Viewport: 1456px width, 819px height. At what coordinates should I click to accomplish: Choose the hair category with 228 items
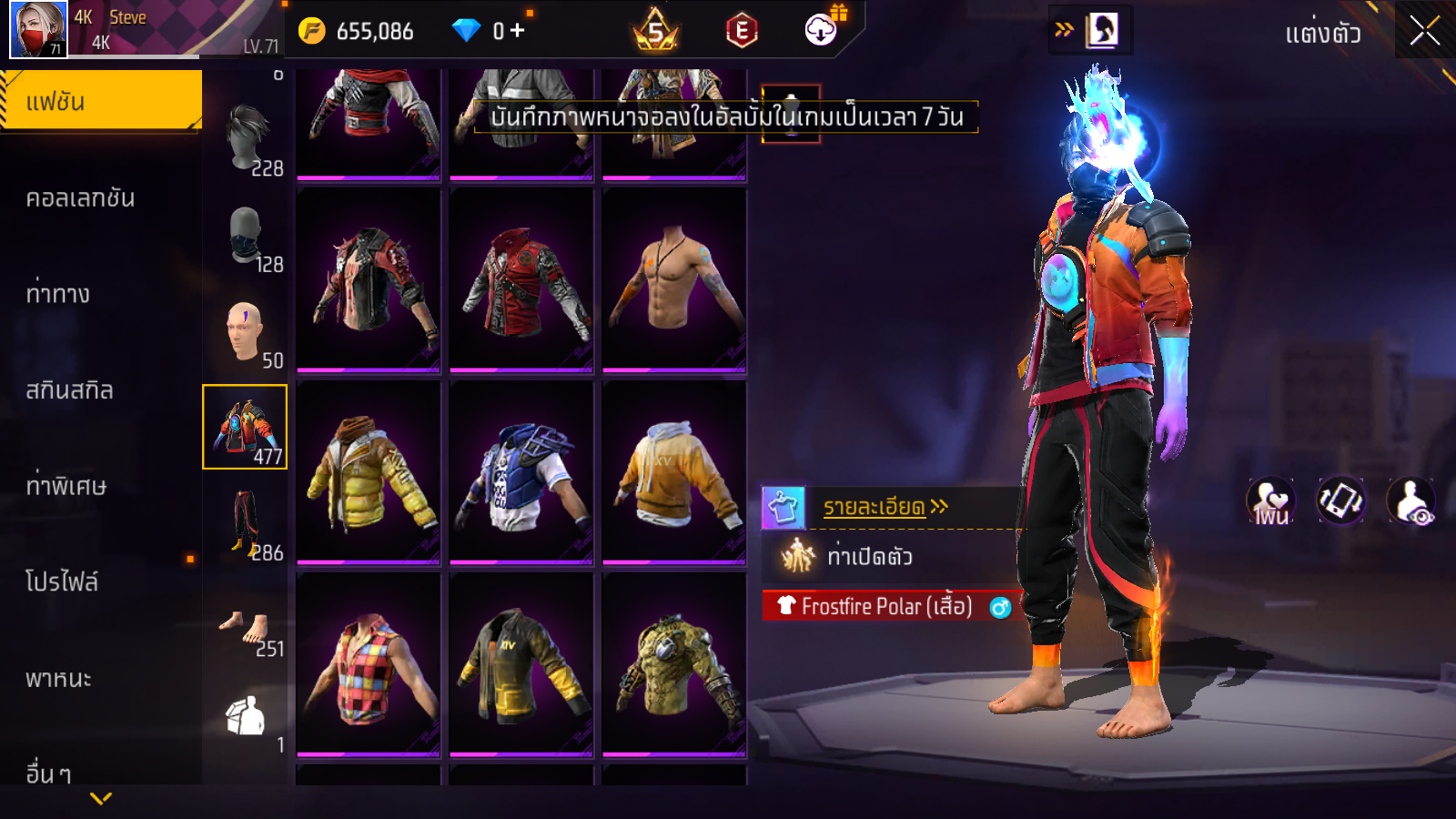point(247,138)
